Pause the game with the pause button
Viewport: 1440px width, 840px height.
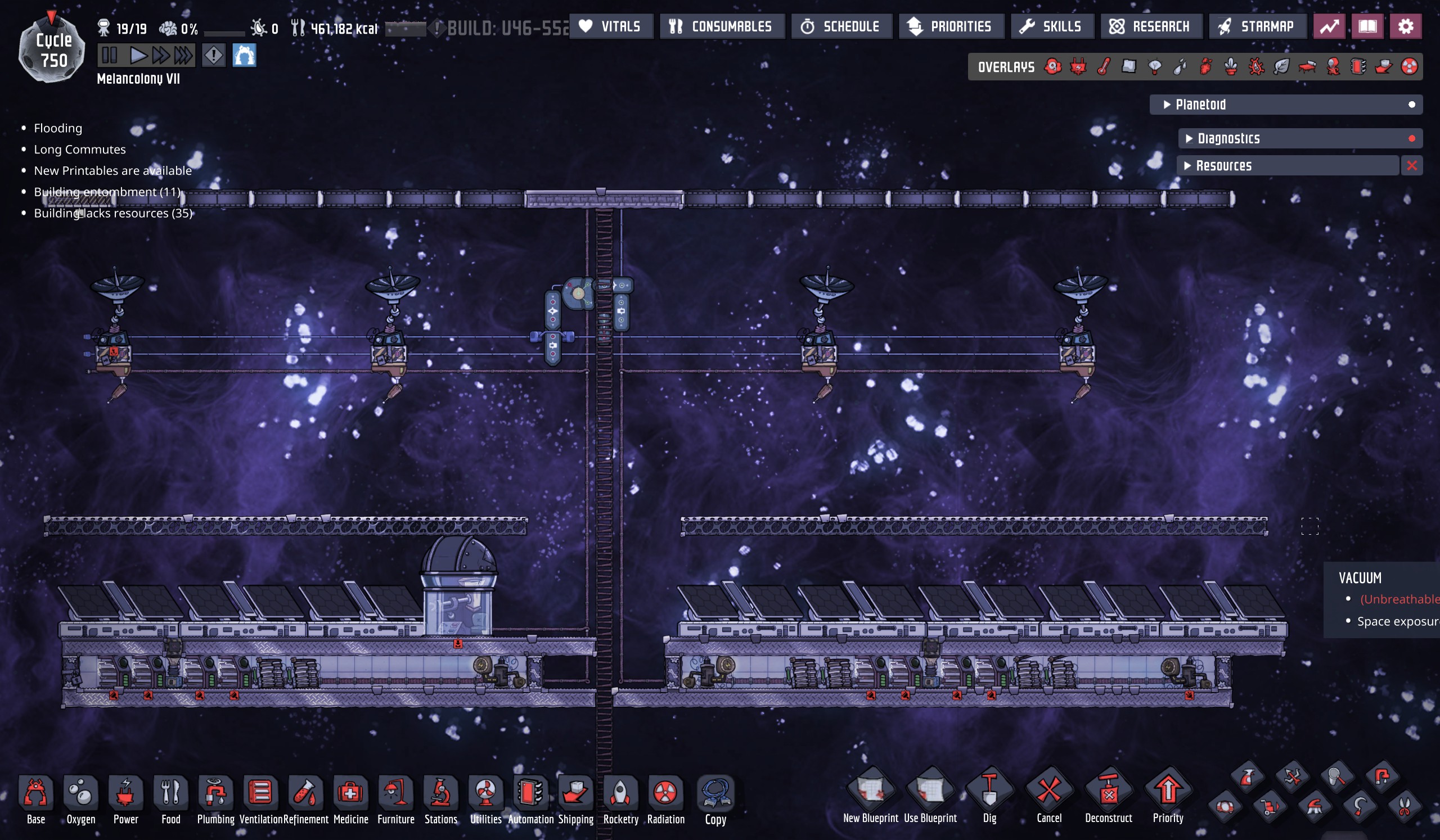109,56
